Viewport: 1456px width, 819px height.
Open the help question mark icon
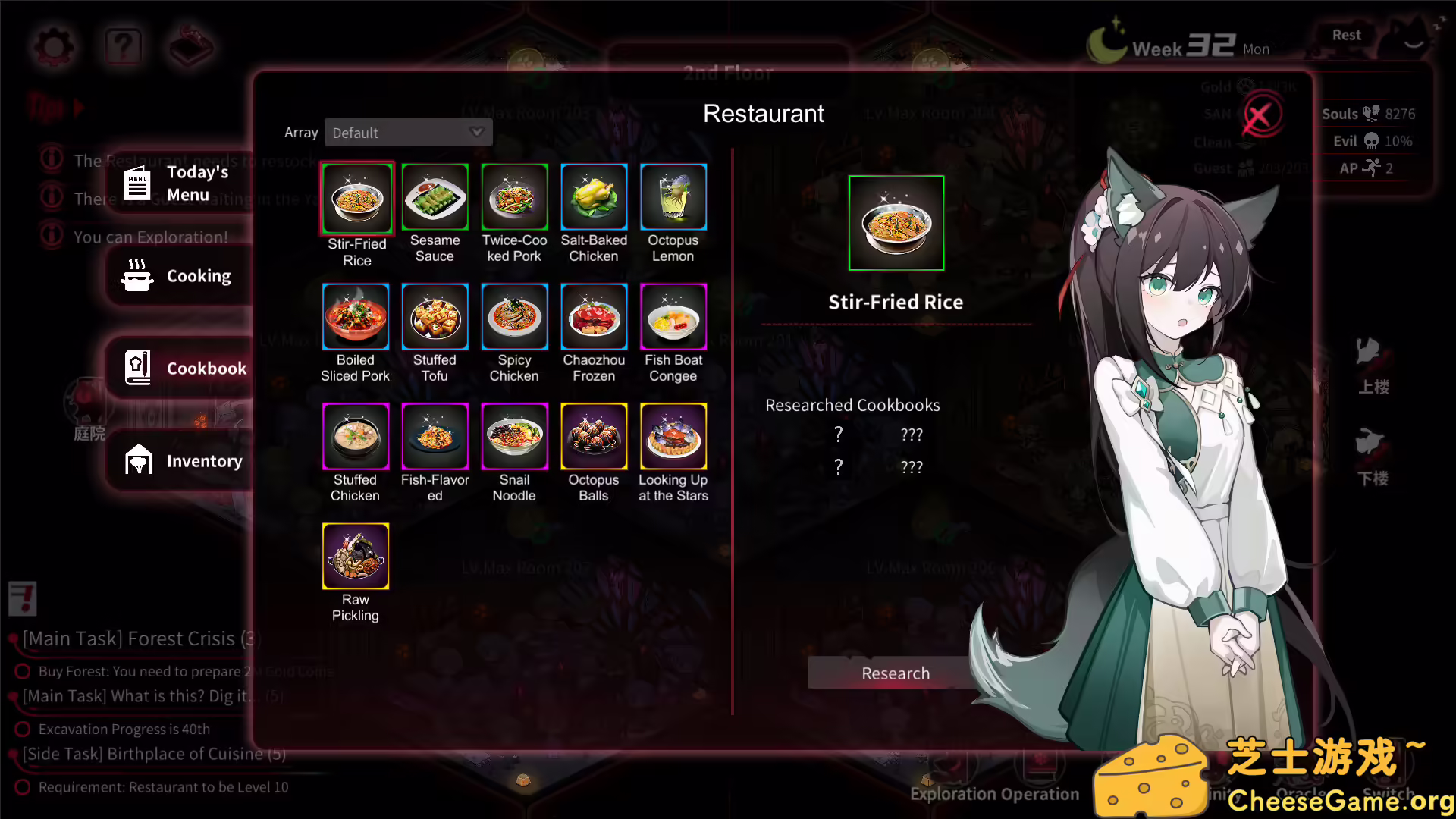coord(122,45)
